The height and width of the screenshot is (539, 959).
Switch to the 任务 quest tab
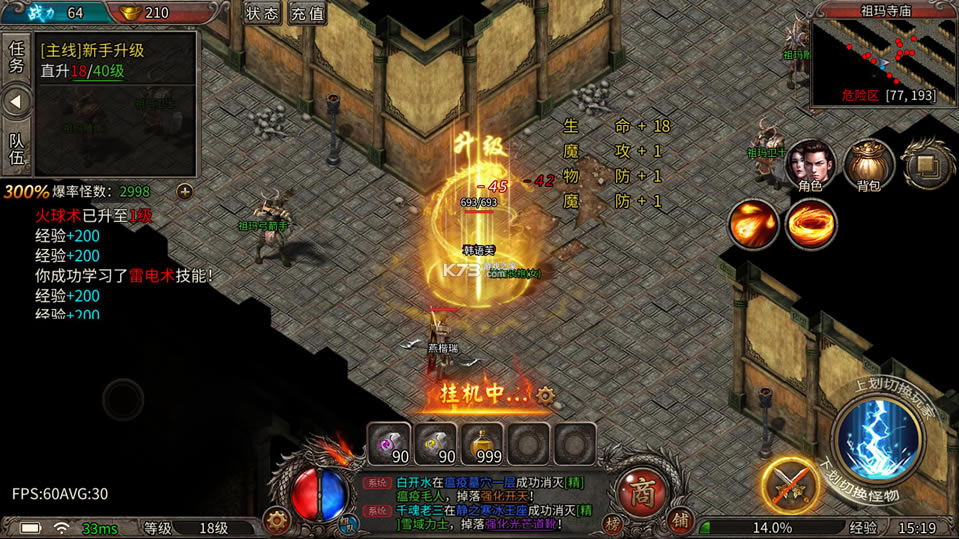(x=16, y=57)
